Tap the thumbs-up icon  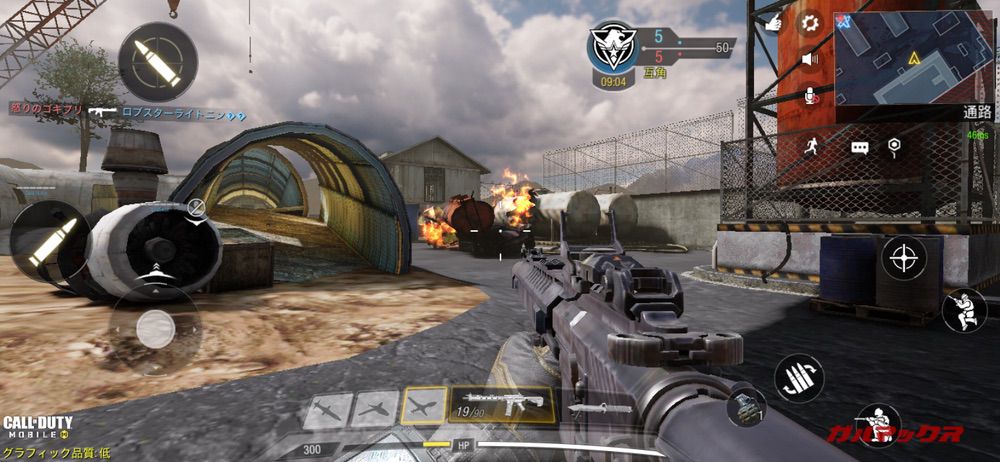pos(773,23)
